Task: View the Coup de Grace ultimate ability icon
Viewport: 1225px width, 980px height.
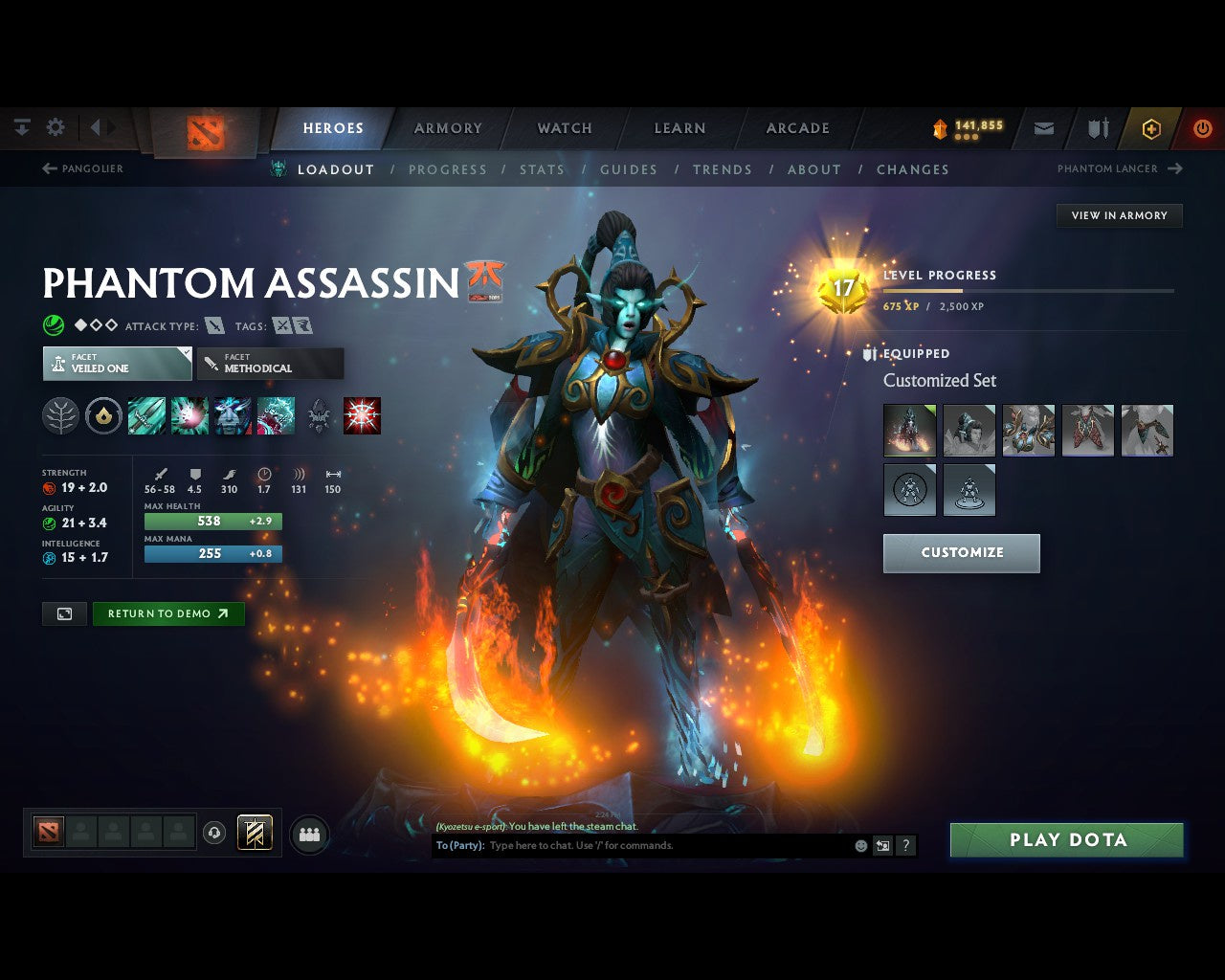Action: click(362, 415)
